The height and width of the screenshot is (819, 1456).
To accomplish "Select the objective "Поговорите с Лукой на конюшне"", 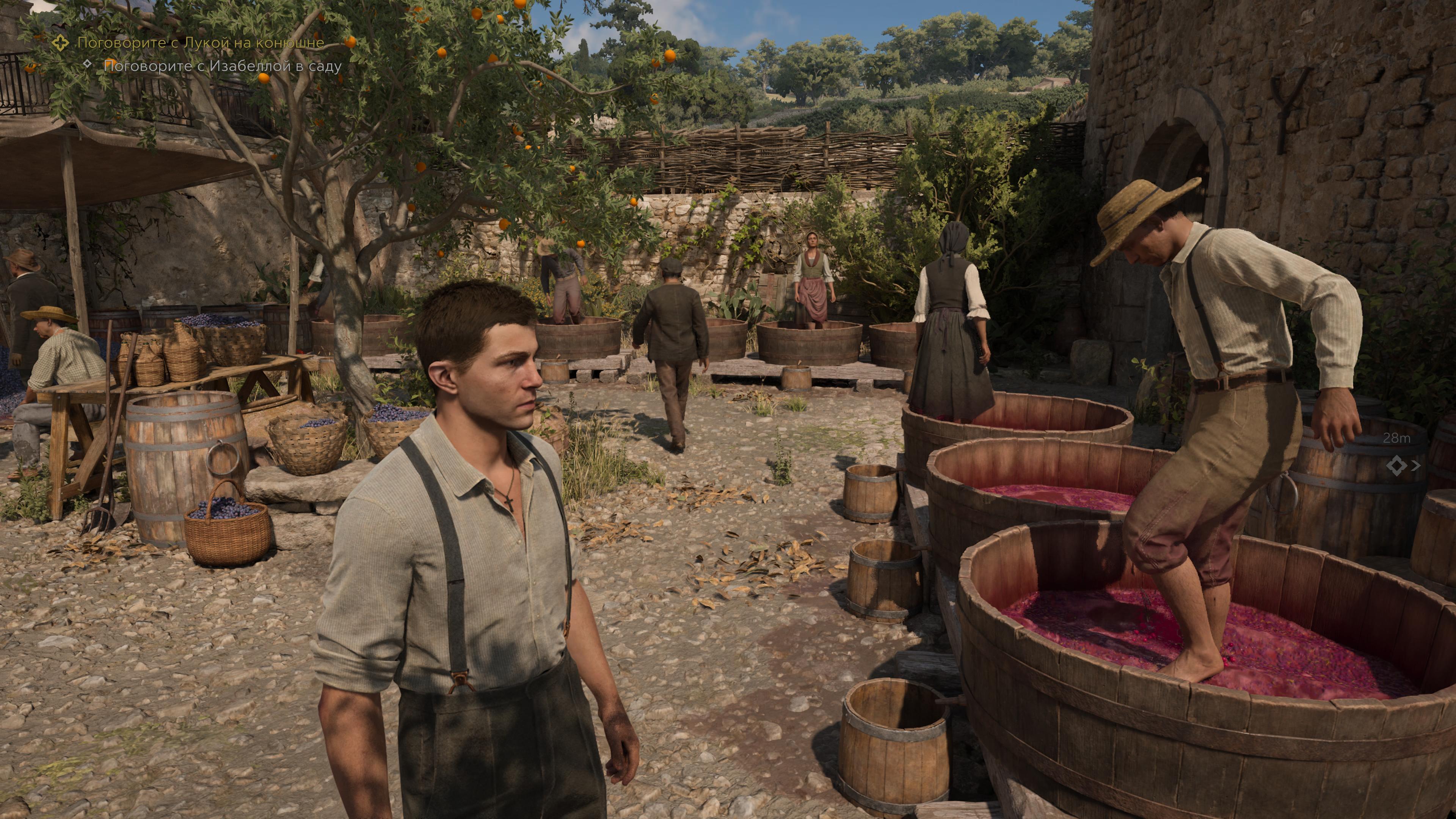I will (200, 42).
